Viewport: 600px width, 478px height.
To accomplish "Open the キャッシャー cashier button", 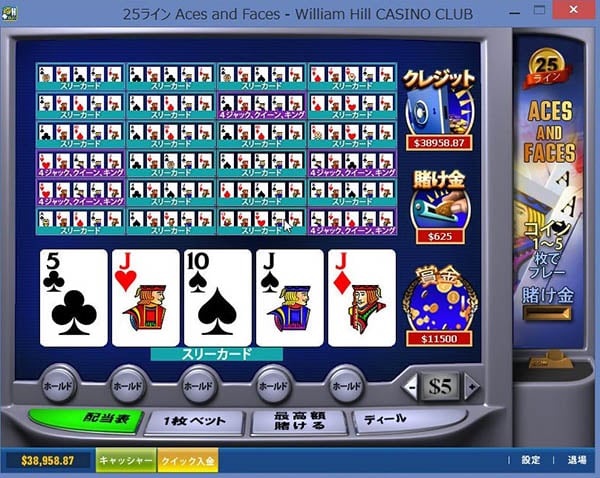I will click(125, 461).
